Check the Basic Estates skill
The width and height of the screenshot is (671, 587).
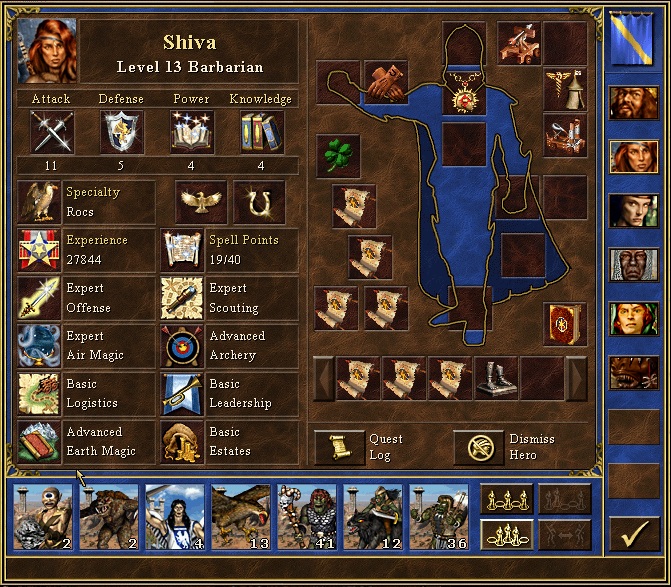[x=182, y=442]
